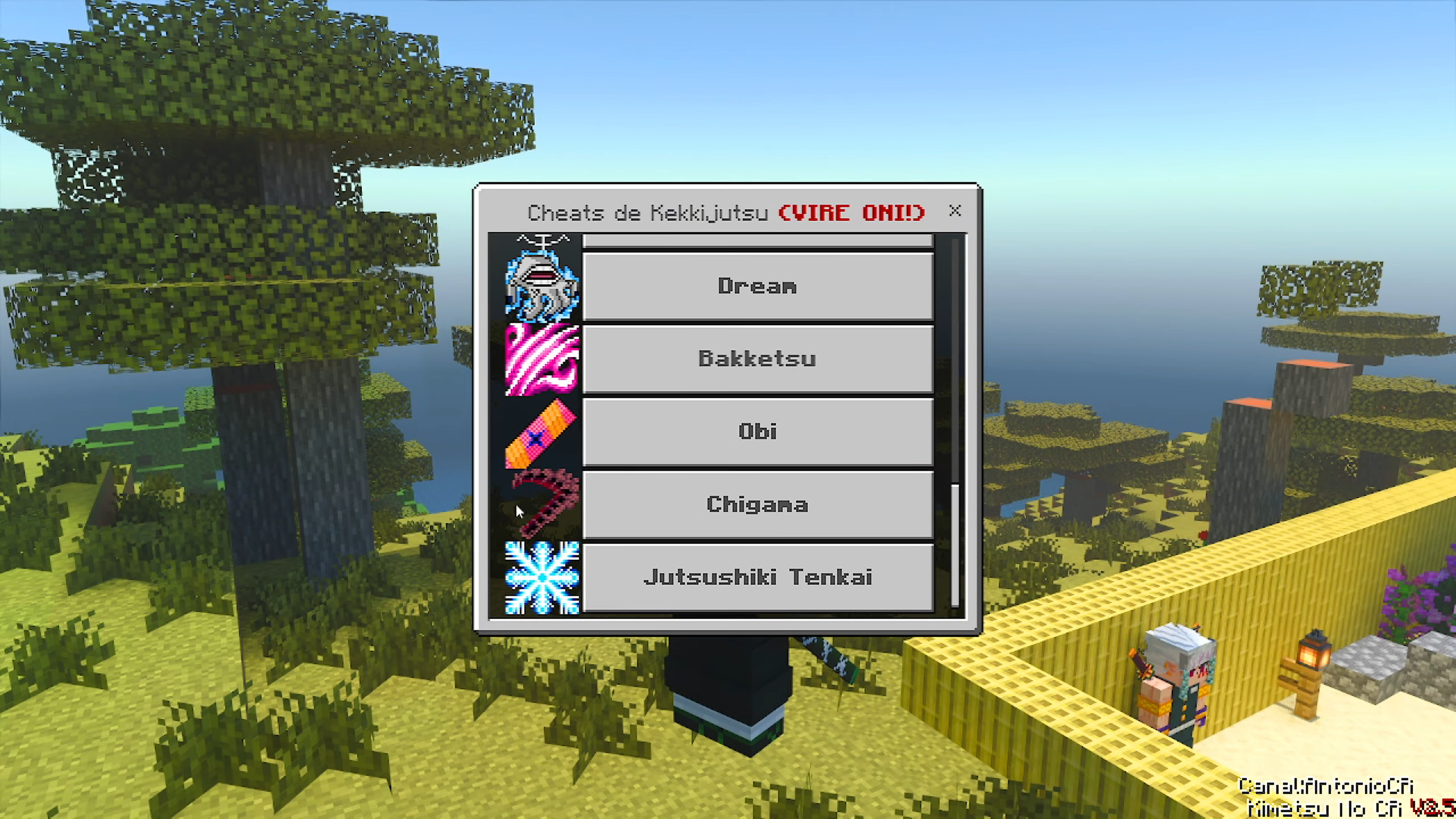Select Jutsushiki Tenkai from the list
This screenshot has width=1456, height=819.
click(758, 577)
